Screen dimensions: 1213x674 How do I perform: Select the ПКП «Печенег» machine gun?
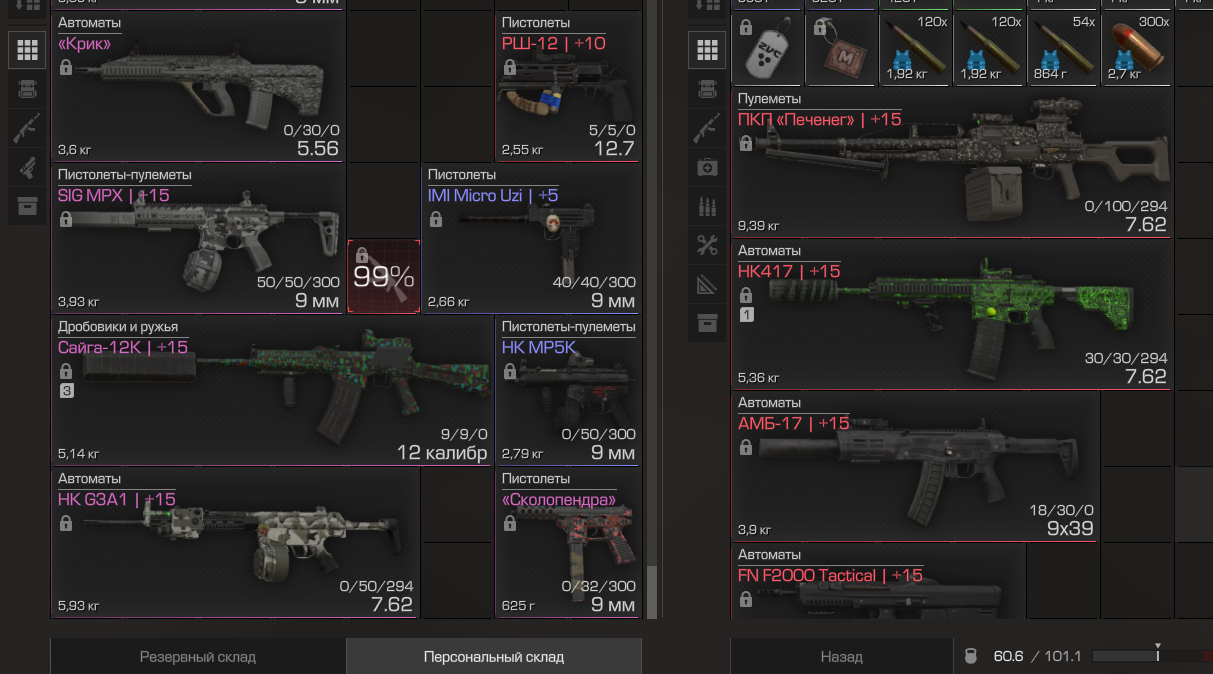pos(952,163)
